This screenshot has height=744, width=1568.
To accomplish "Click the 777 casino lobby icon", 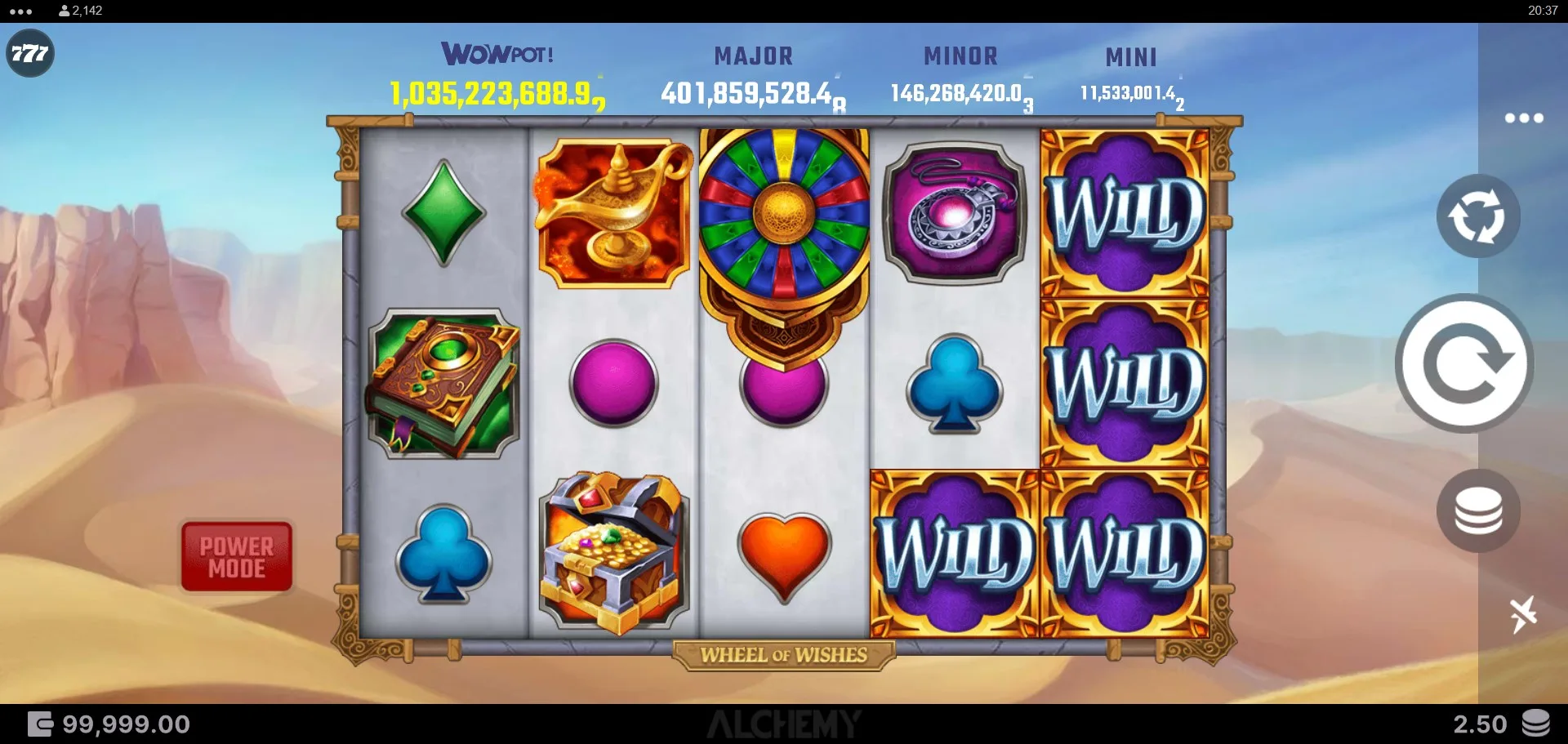I will tap(30, 54).
